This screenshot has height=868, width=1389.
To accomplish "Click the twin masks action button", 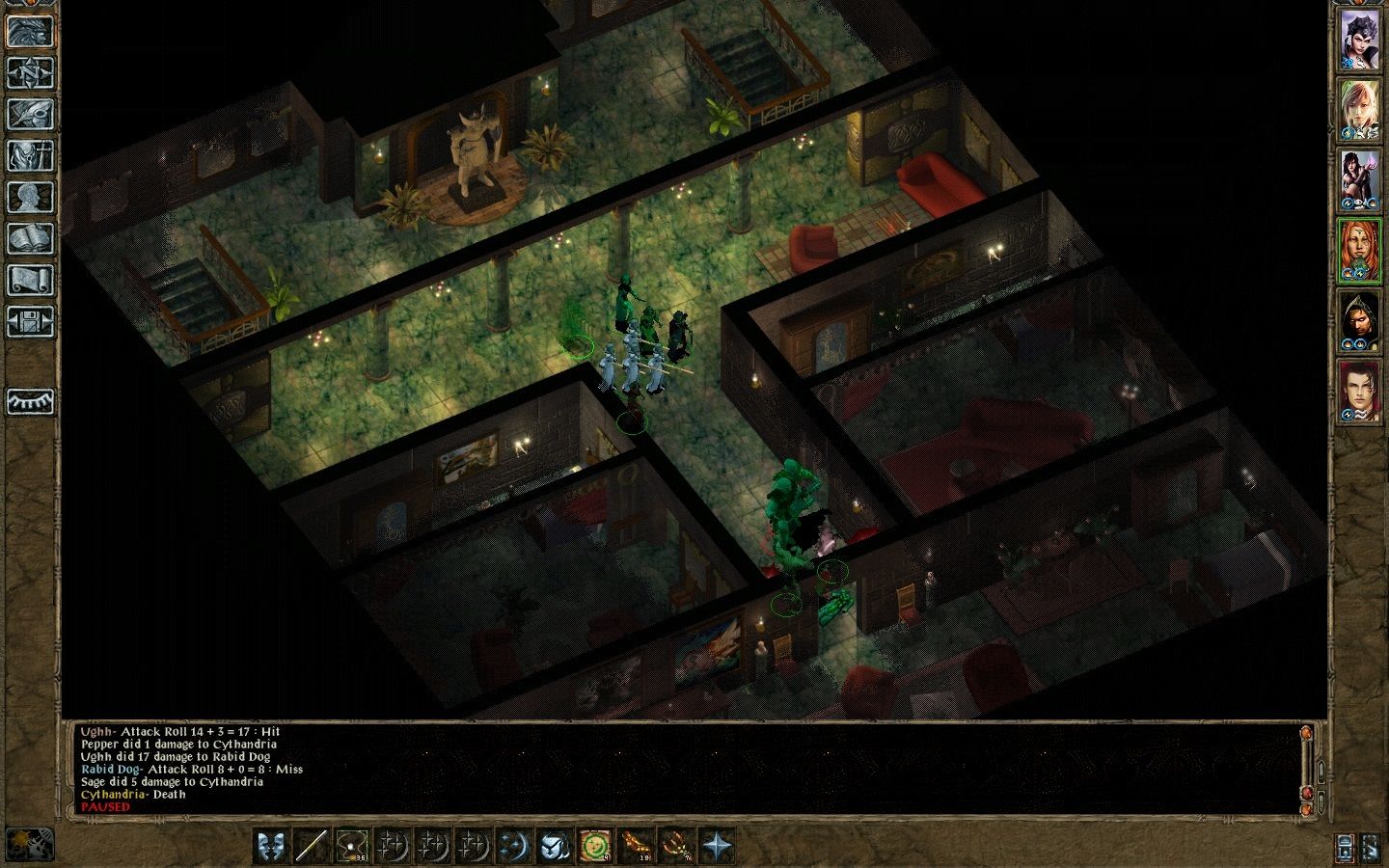I will (x=271, y=847).
